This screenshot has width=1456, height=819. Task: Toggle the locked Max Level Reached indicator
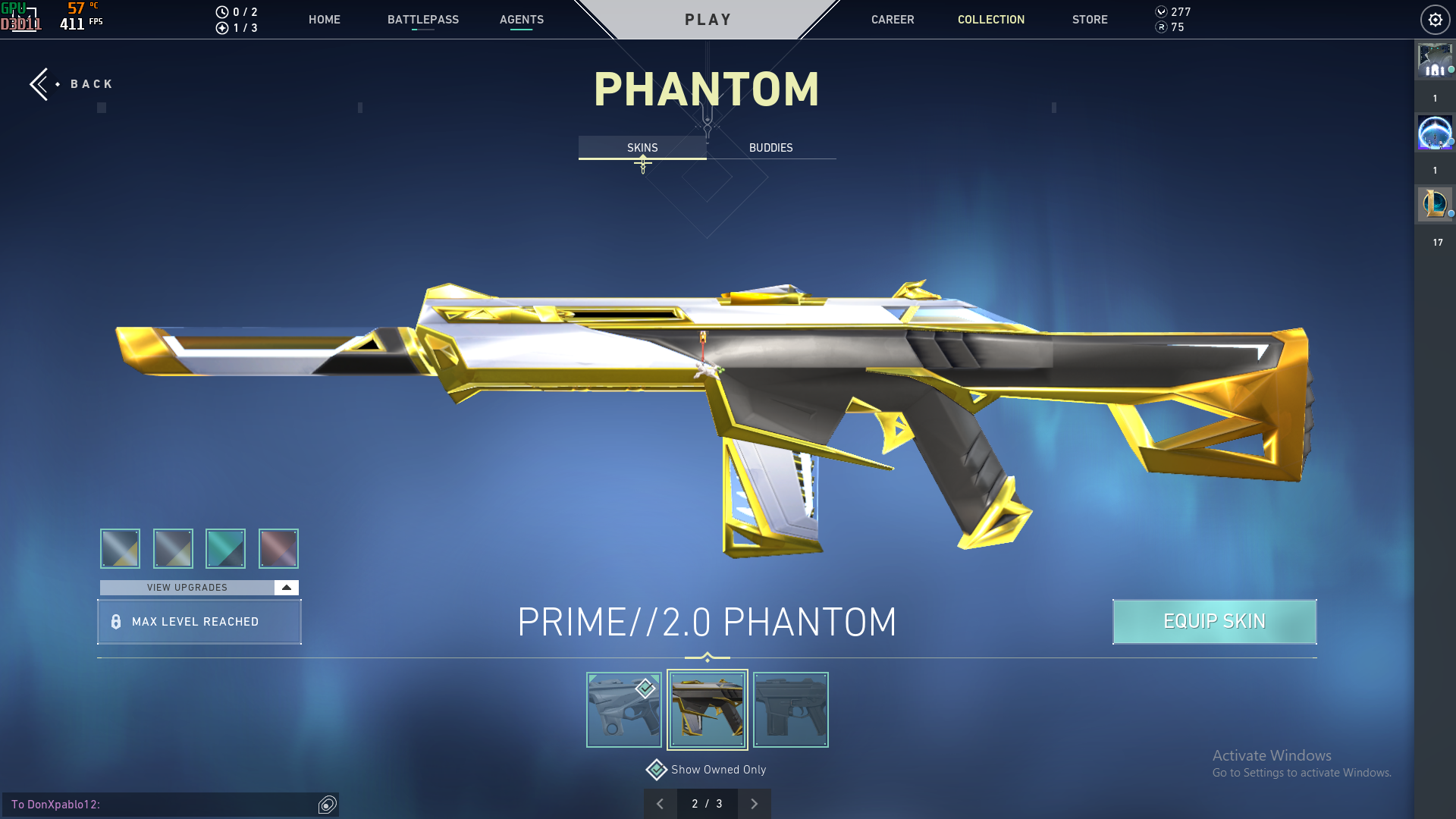[x=199, y=622]
